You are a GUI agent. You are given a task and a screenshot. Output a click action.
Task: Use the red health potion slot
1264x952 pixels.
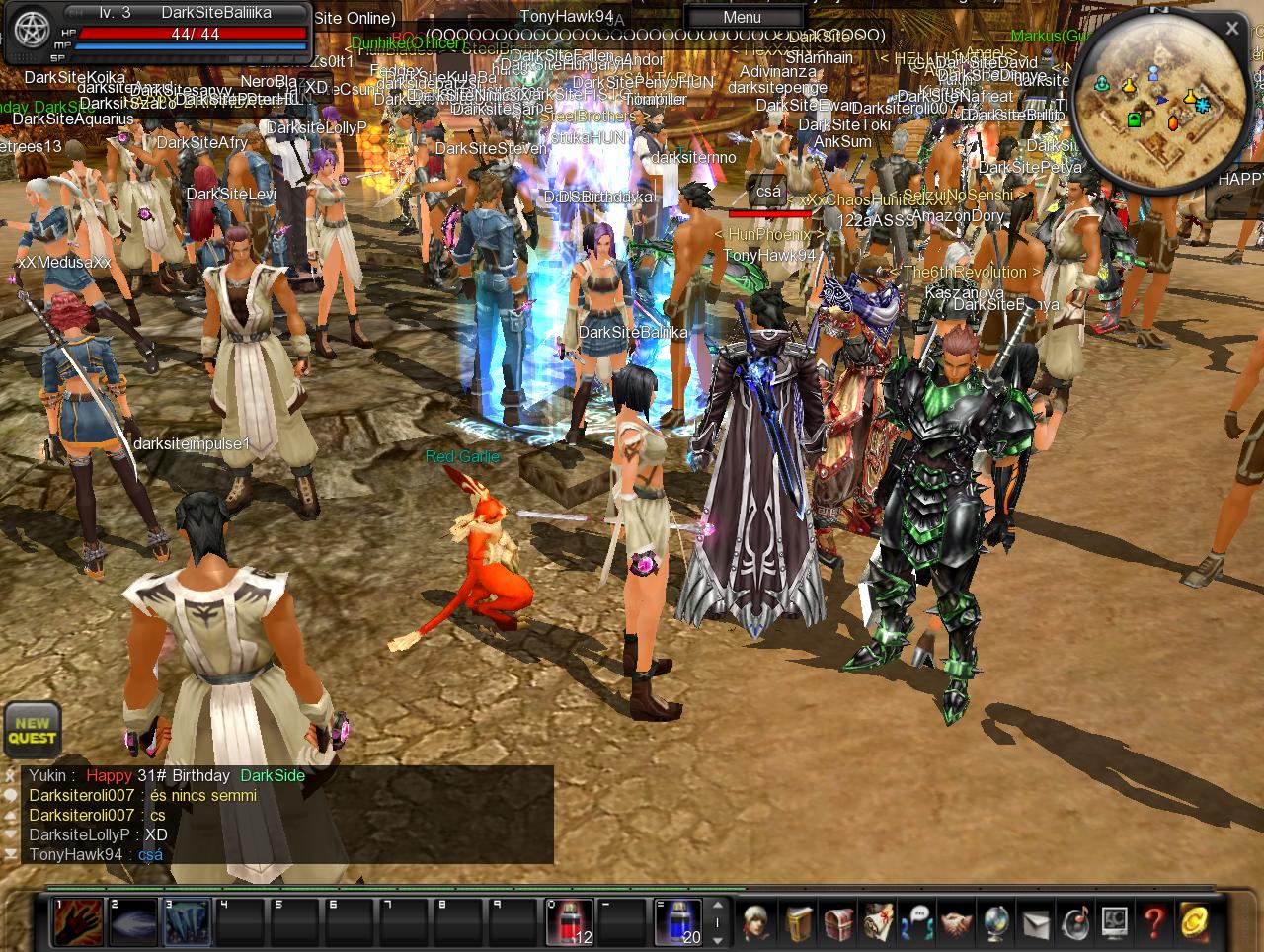(x=570, y=922)
